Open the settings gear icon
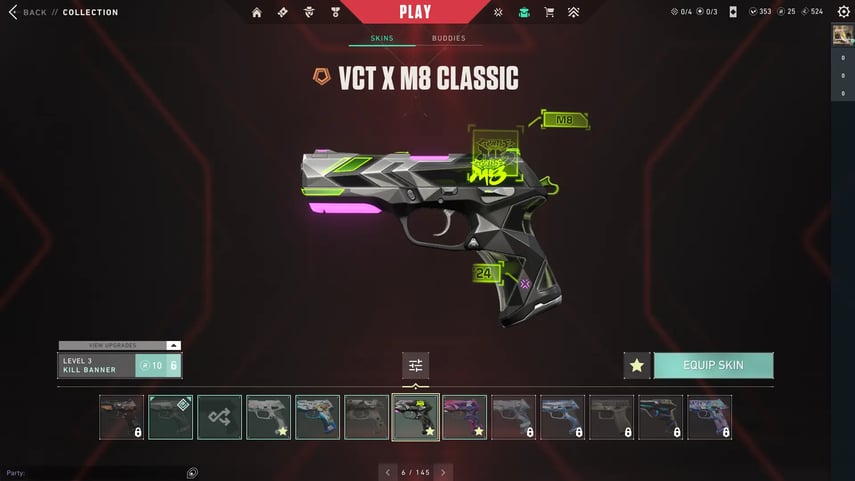The width and height of the screenshot is (855, 481). pos(842,12)
